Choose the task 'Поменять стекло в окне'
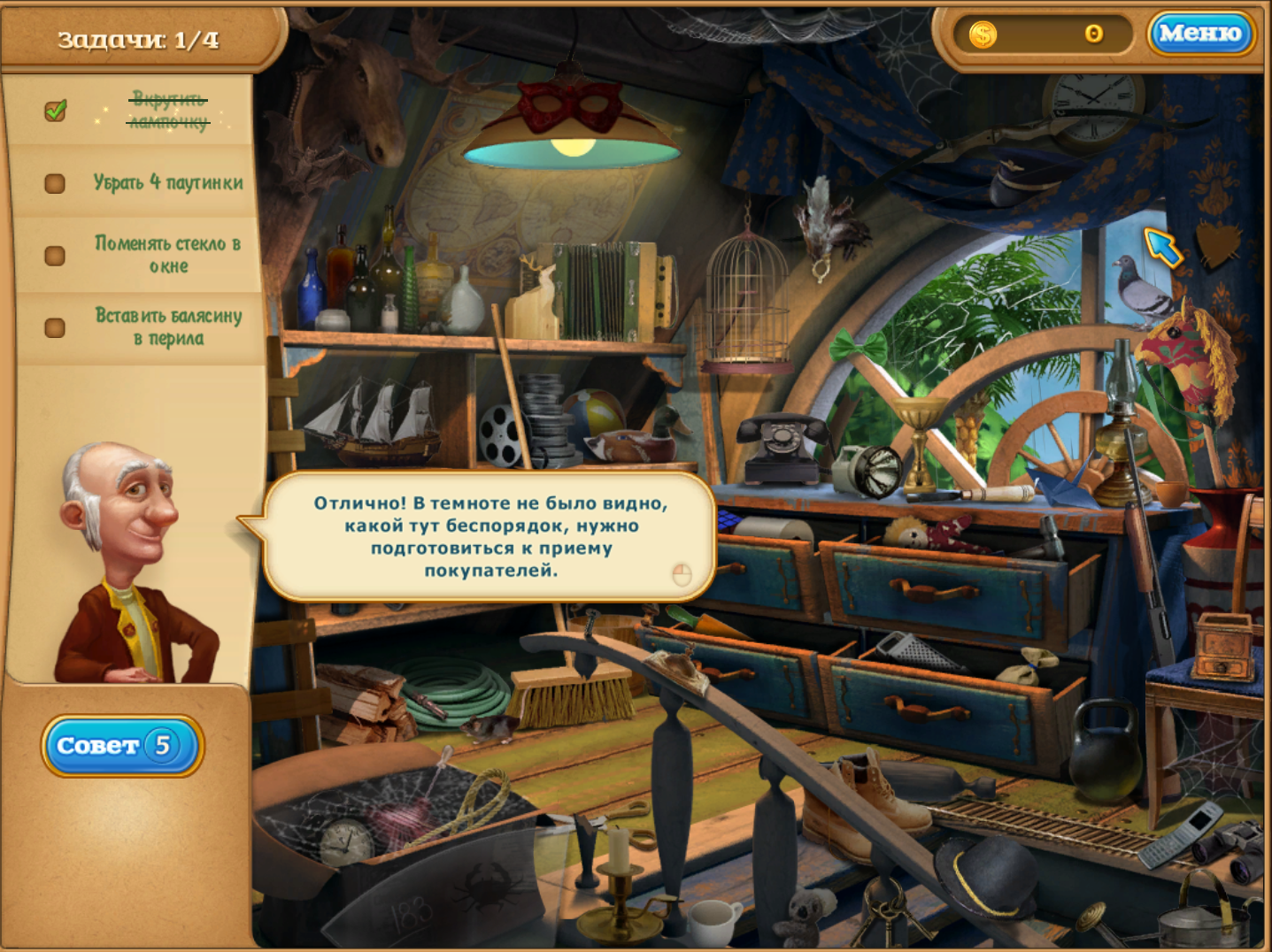Screen dimensions: 1272x952 [167, 254]
